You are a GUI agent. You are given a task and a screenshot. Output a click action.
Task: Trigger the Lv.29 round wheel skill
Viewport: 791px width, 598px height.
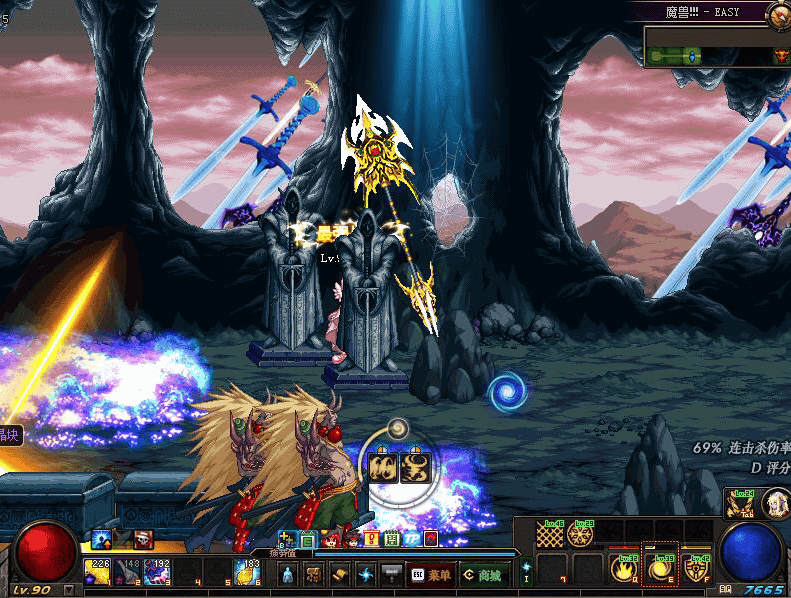point(579,535)
